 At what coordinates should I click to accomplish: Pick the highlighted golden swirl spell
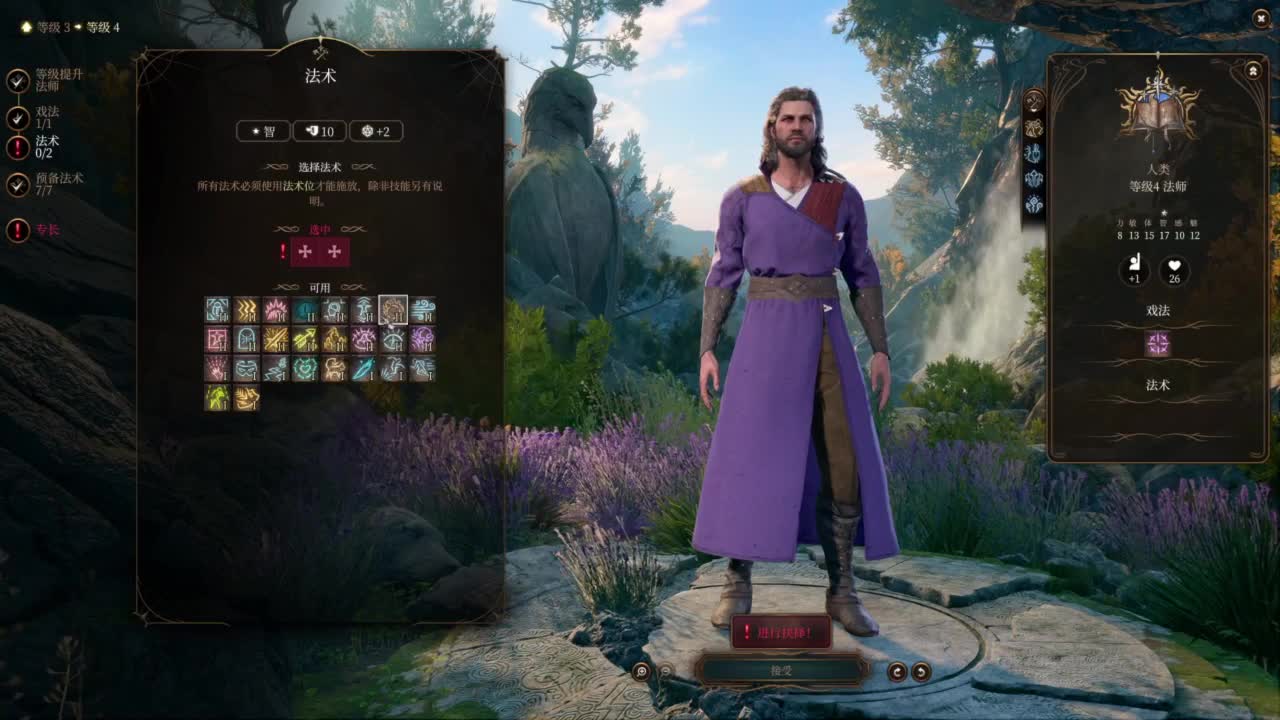393,310
